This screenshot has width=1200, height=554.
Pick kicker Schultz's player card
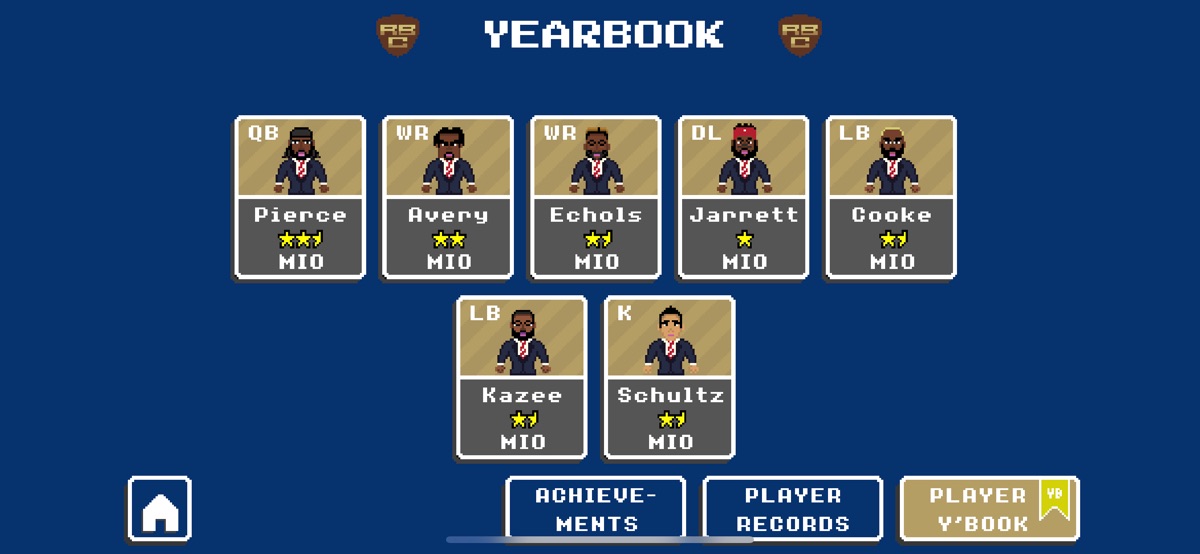tap(669, 377)
